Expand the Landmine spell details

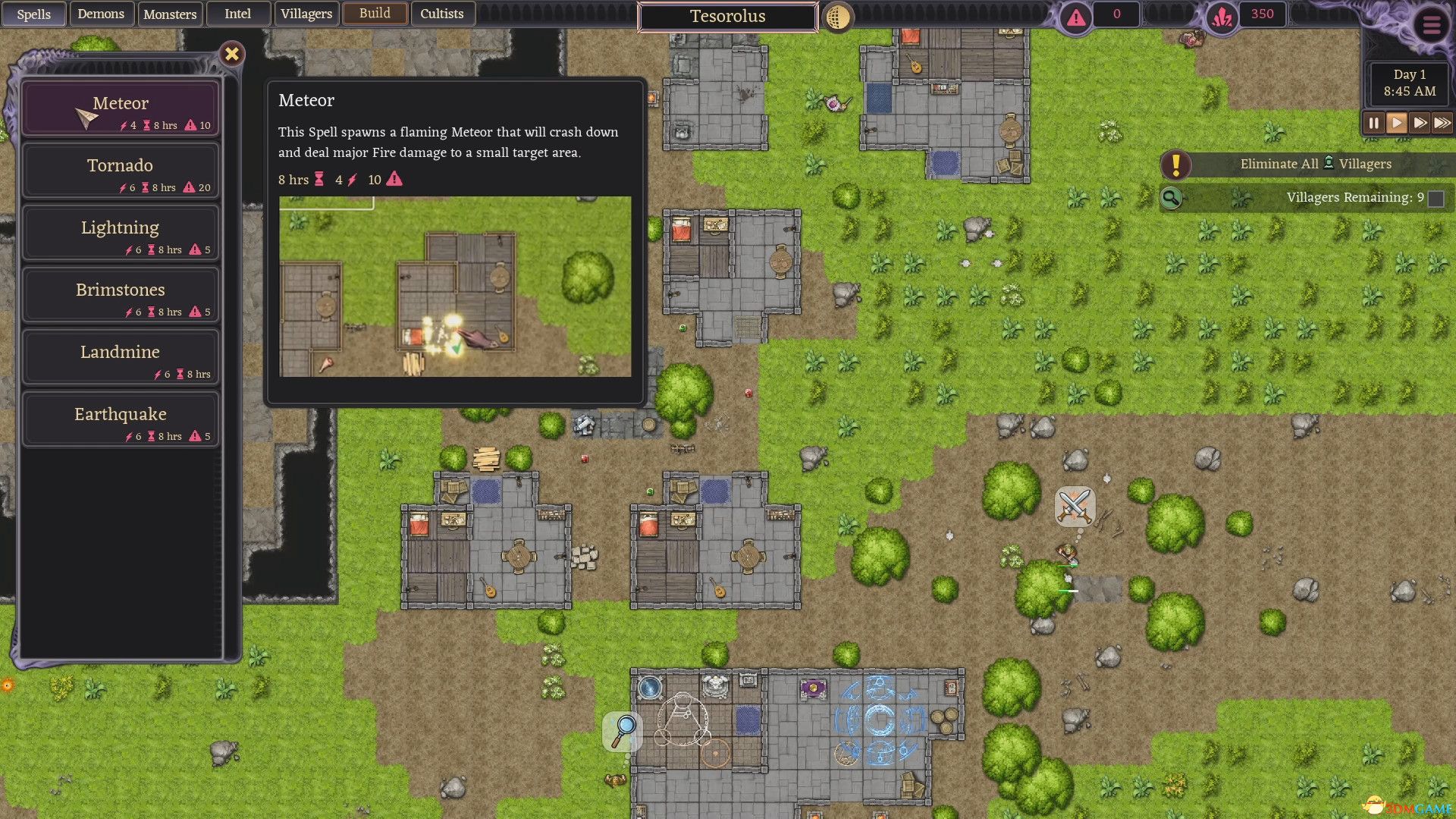(x=120, y=355)
